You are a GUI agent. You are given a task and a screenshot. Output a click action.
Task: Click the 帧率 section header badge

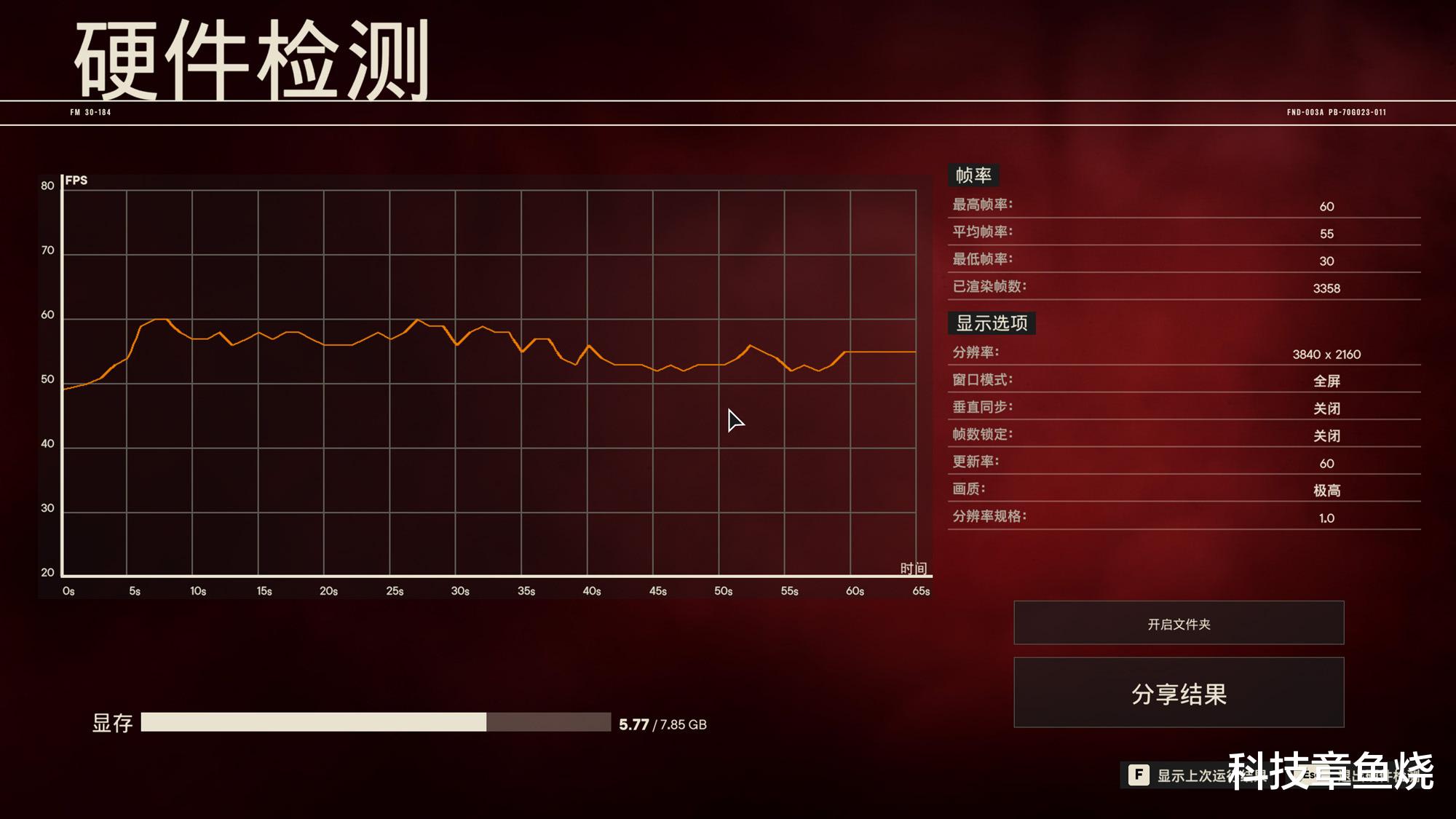click(973, 175)
